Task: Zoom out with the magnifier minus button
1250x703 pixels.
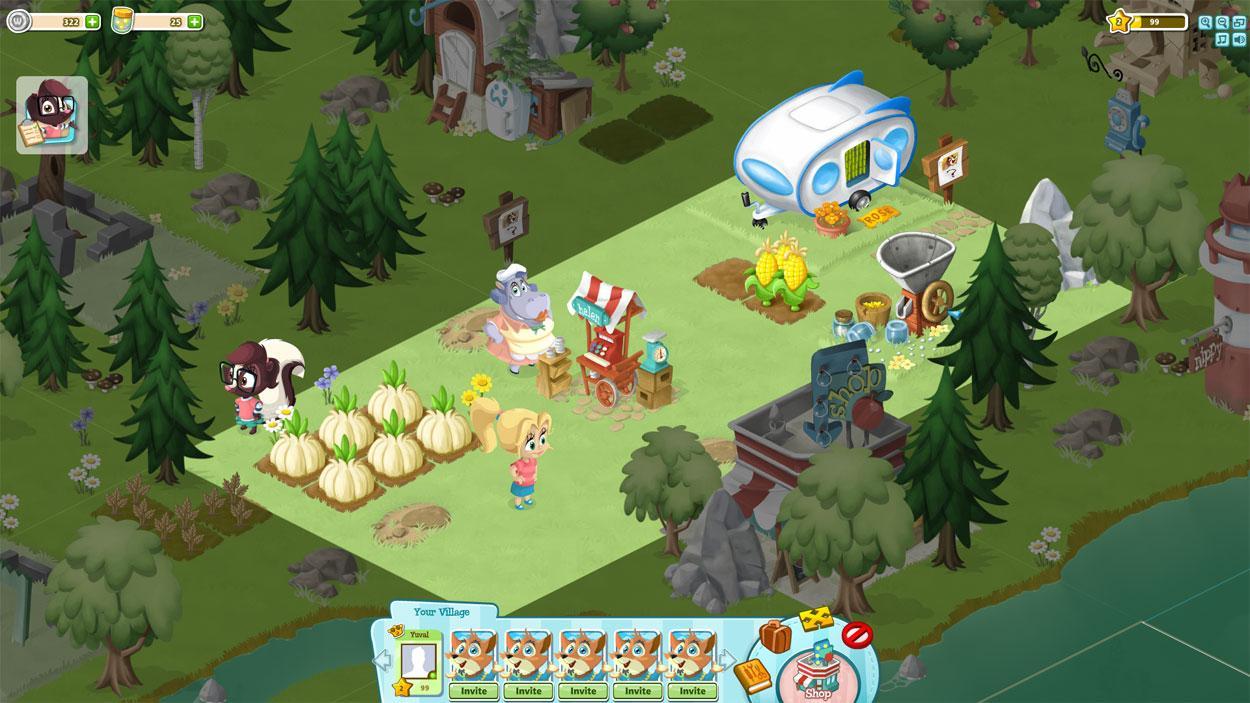Action: tap(1221, 22)
